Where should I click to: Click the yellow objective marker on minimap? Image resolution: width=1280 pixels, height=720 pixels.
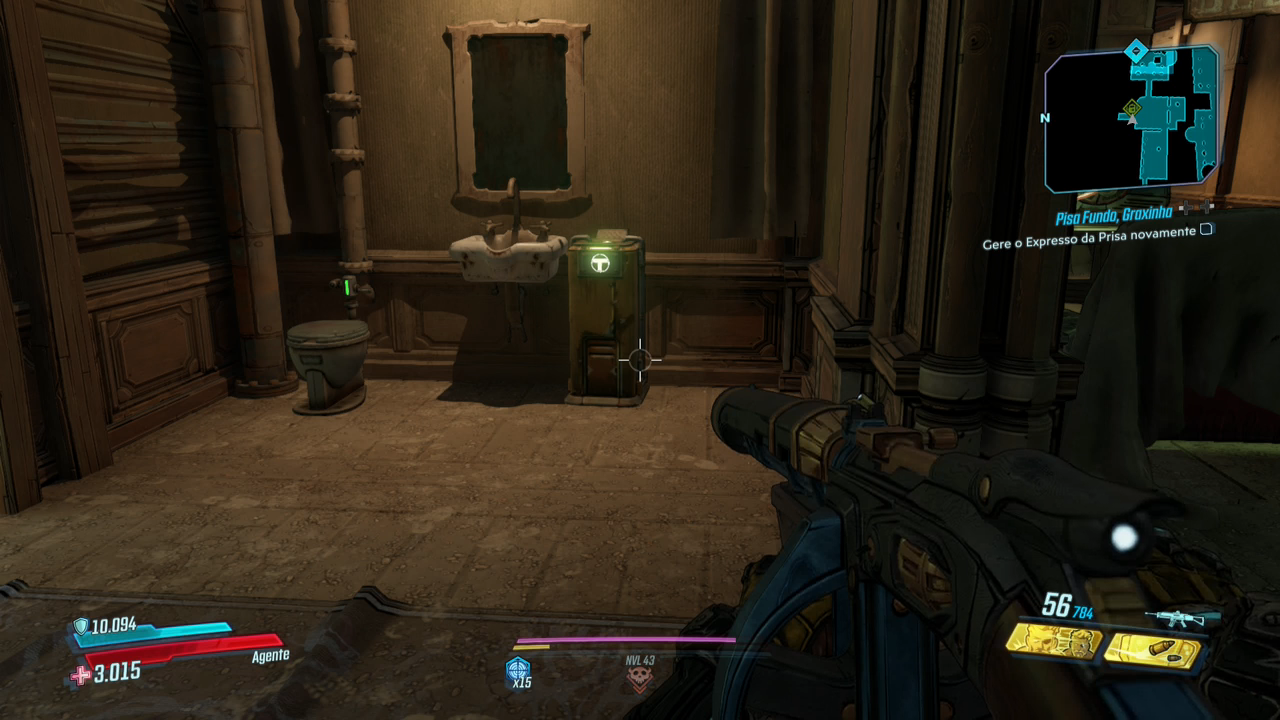pyautogui.click(x=1131, y=107)
